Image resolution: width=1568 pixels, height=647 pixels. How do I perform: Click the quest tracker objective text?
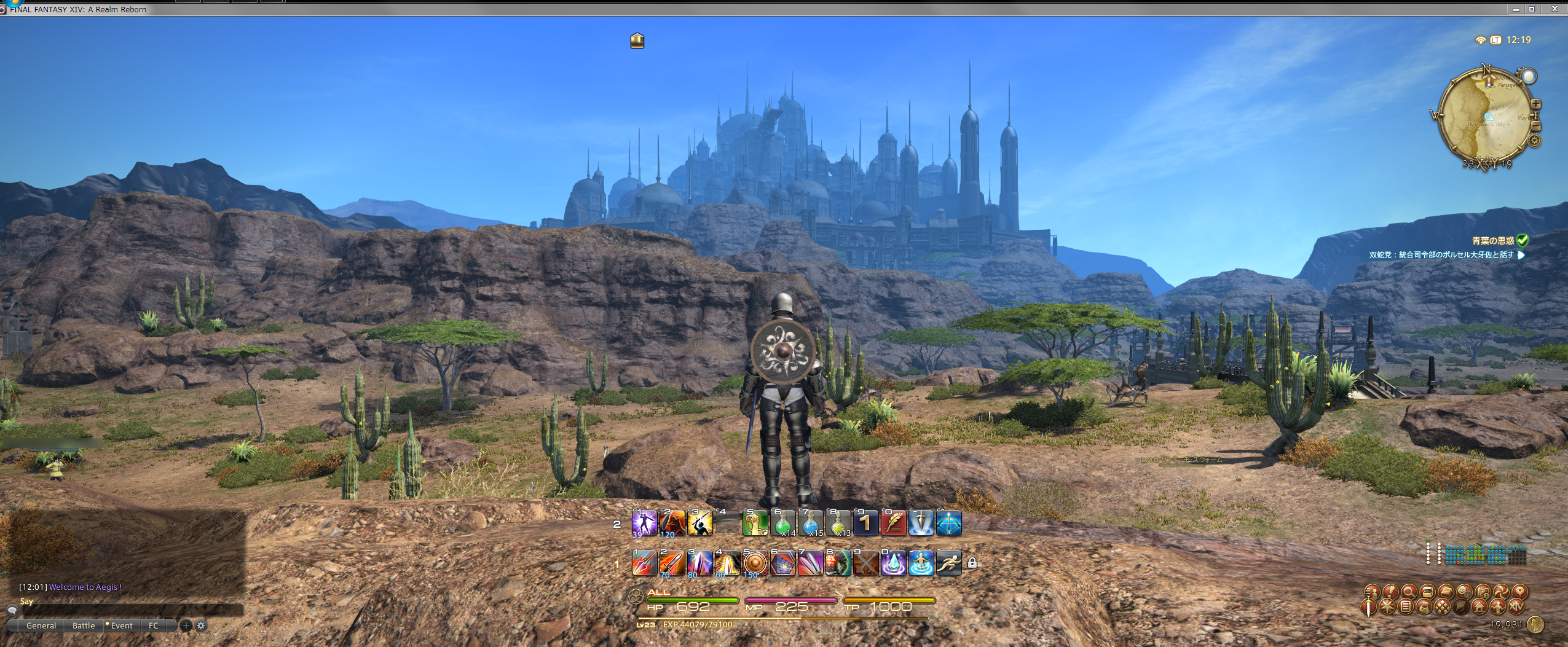[1441, 255]
